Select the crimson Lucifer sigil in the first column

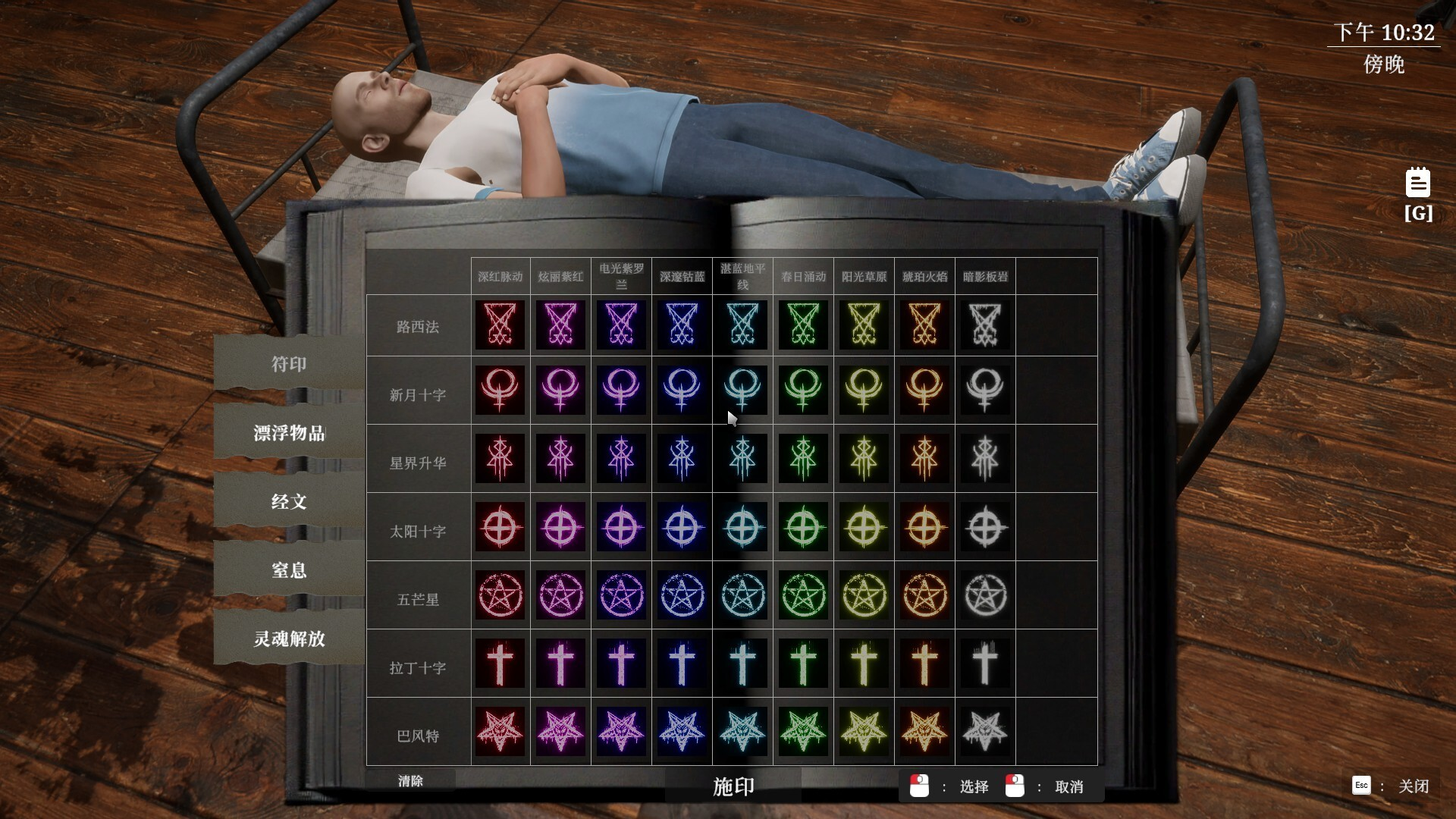tap(500, 325)
